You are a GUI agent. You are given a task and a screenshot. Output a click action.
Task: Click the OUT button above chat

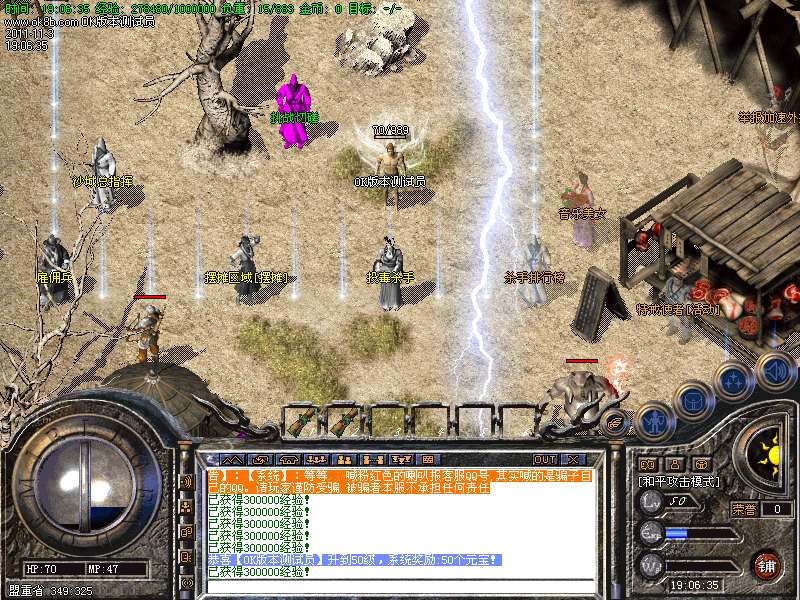546,460
